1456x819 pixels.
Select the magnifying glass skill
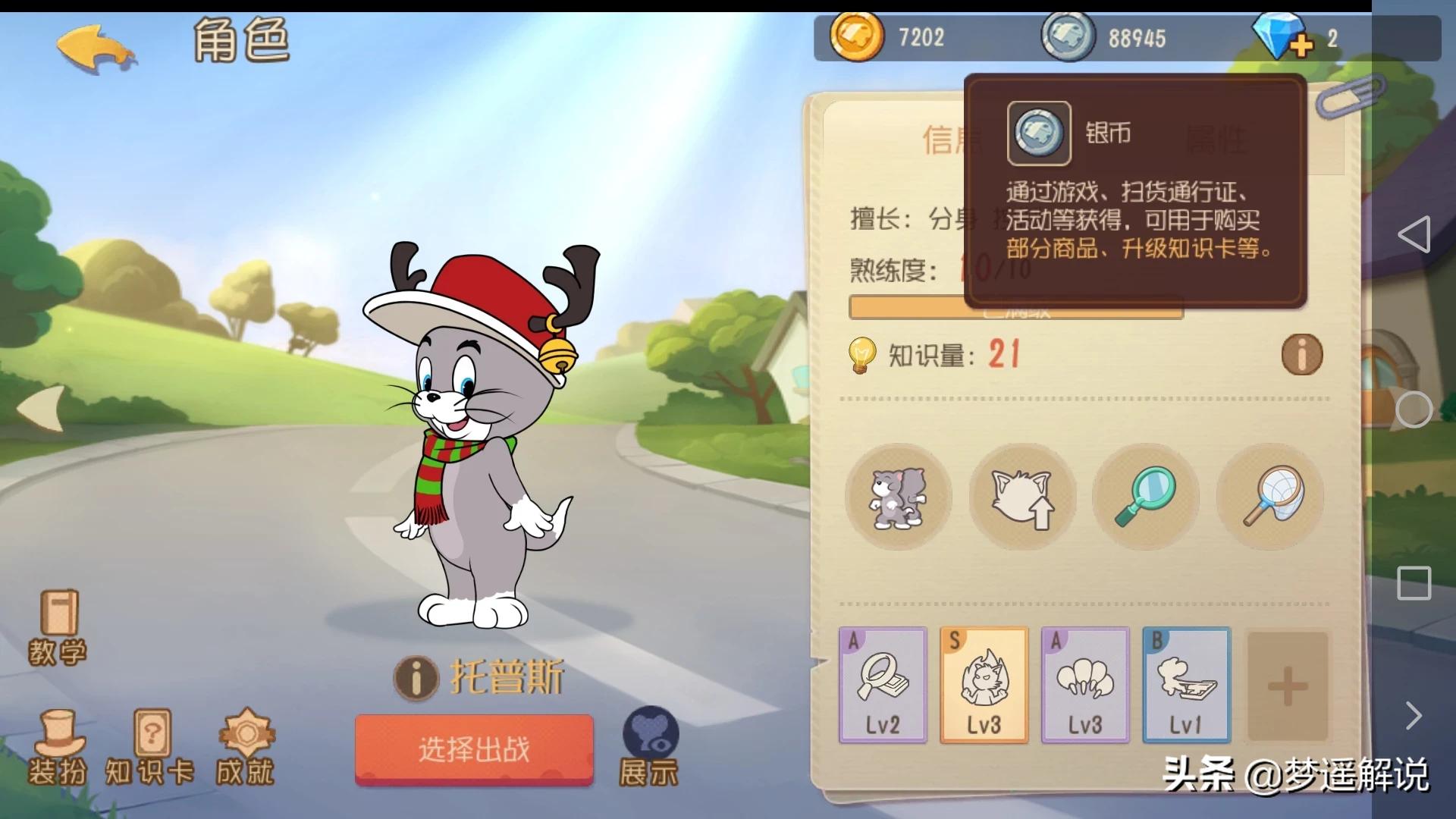pyautogui.click(x=1146, y=497)
